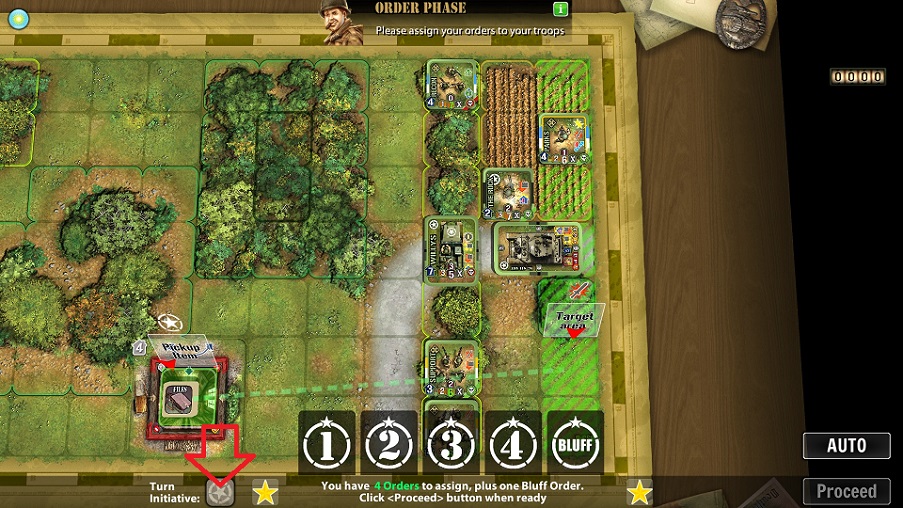Select the infantry unit card in the green field

[560, 138]
